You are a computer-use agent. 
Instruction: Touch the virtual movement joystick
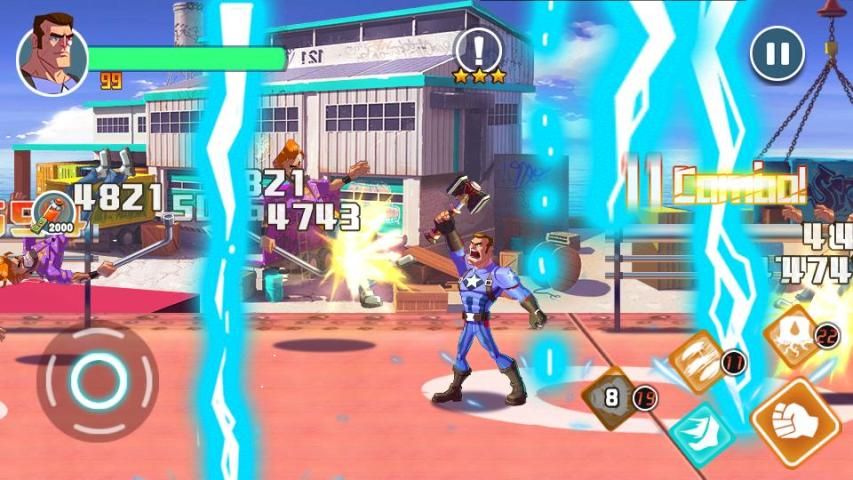(x=97, y=380)
